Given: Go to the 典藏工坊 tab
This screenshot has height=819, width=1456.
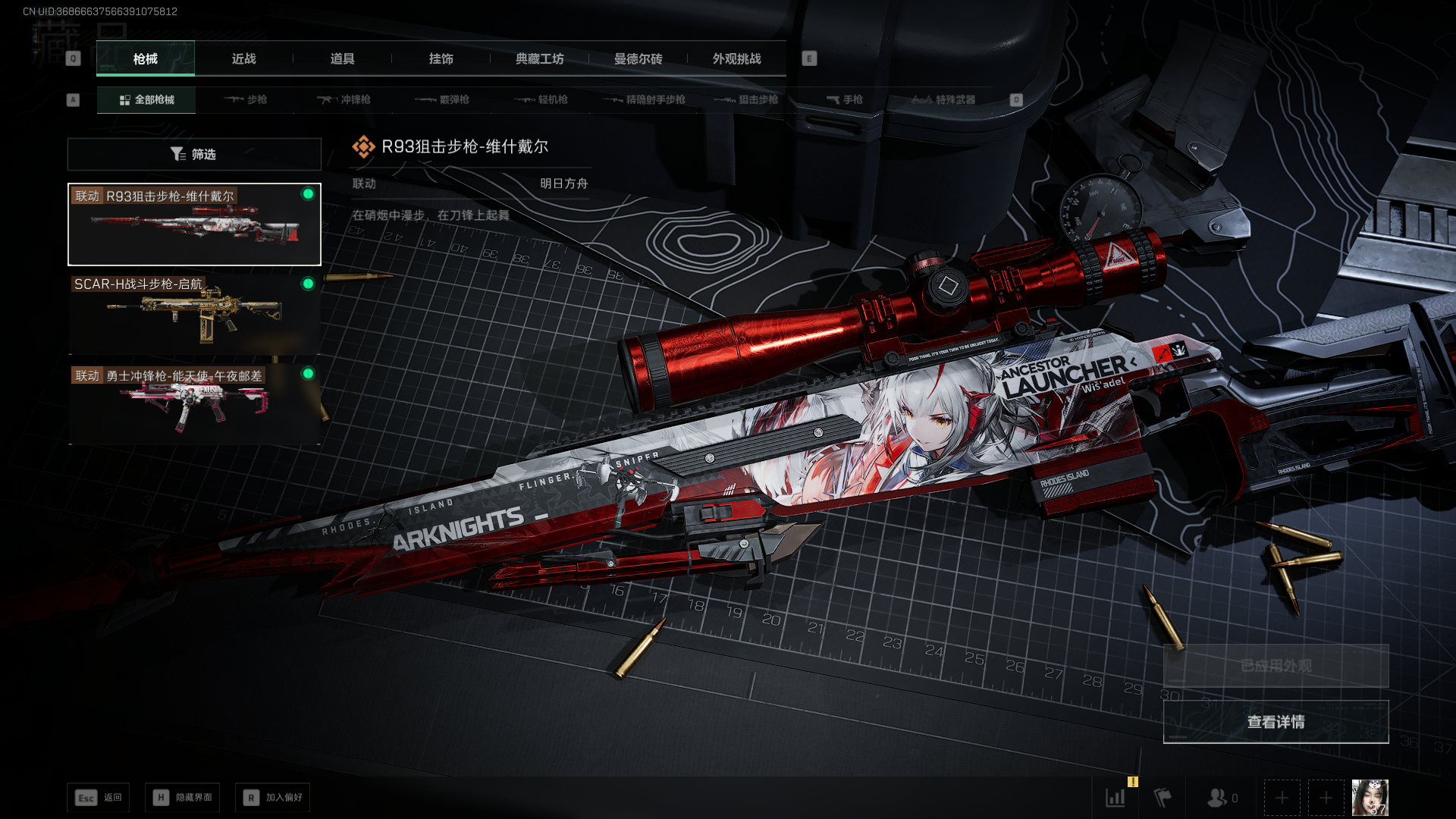Looking at the screenshot, I should click(x=539, y=58).
